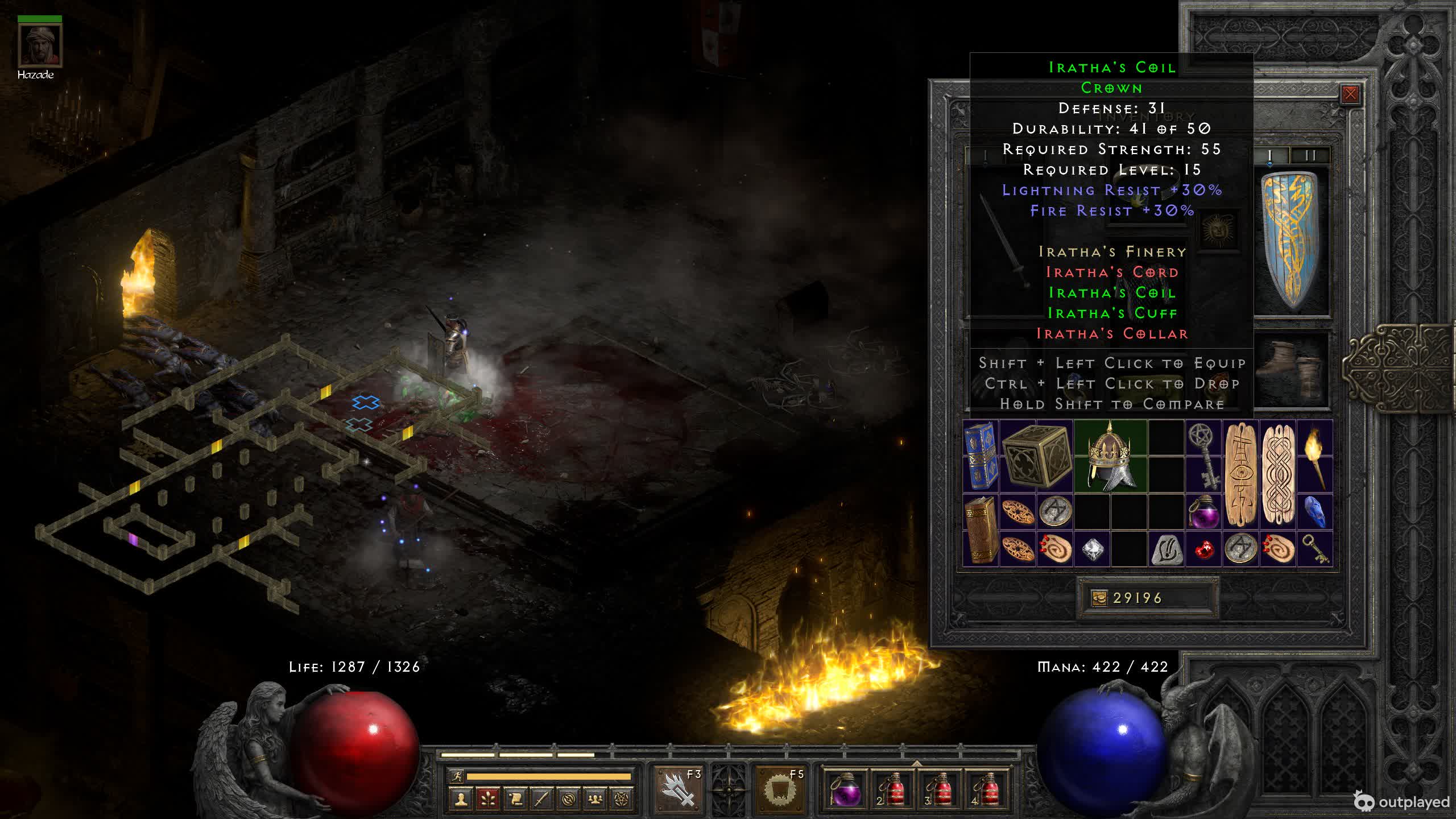The width and height of the screenshot is (1456, 819).
Task: Pick up the Horadric Cube
Action: tap(1036, 456)
